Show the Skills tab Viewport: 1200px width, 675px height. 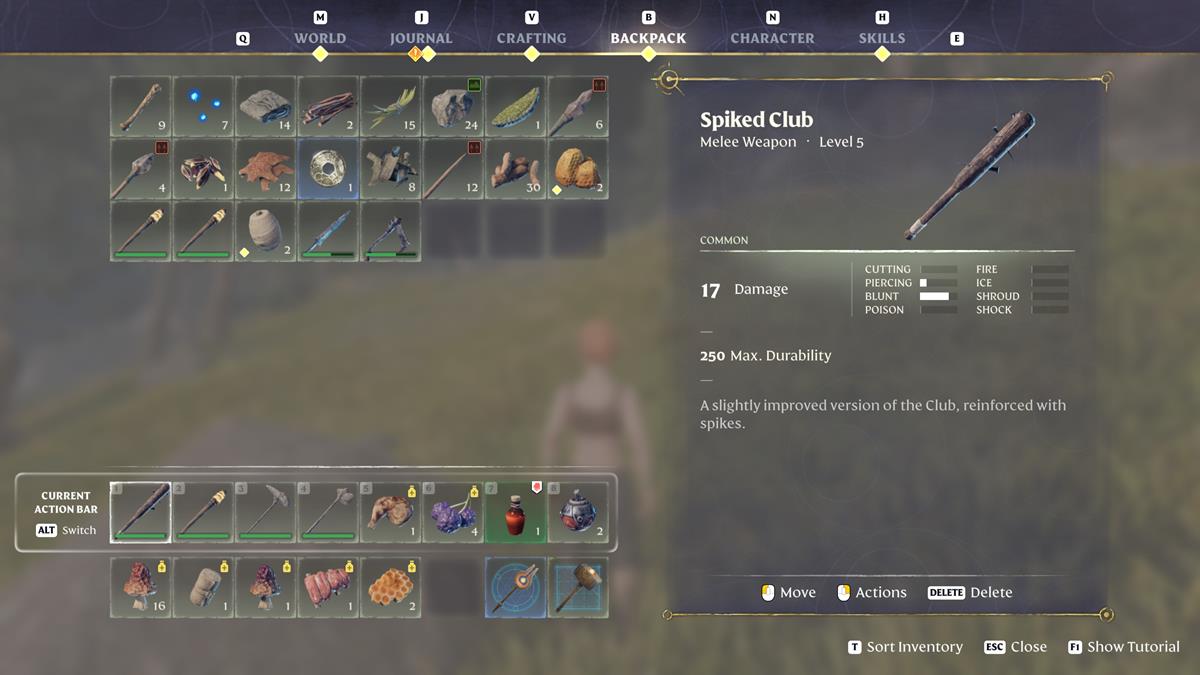882,38
